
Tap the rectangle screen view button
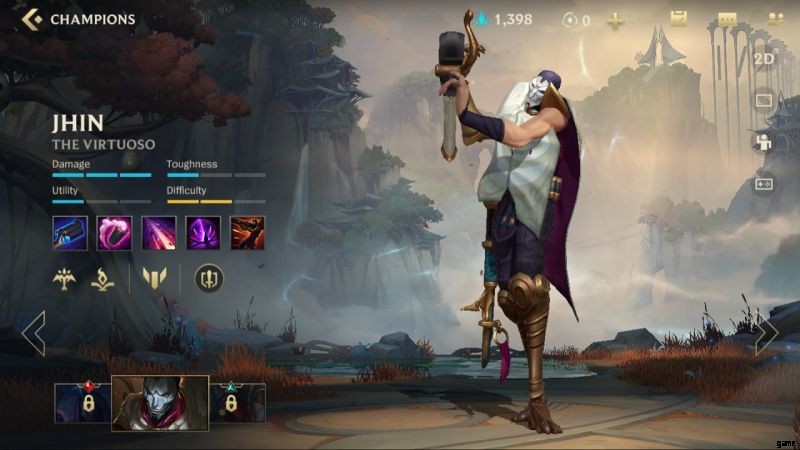tap(764, 100)
